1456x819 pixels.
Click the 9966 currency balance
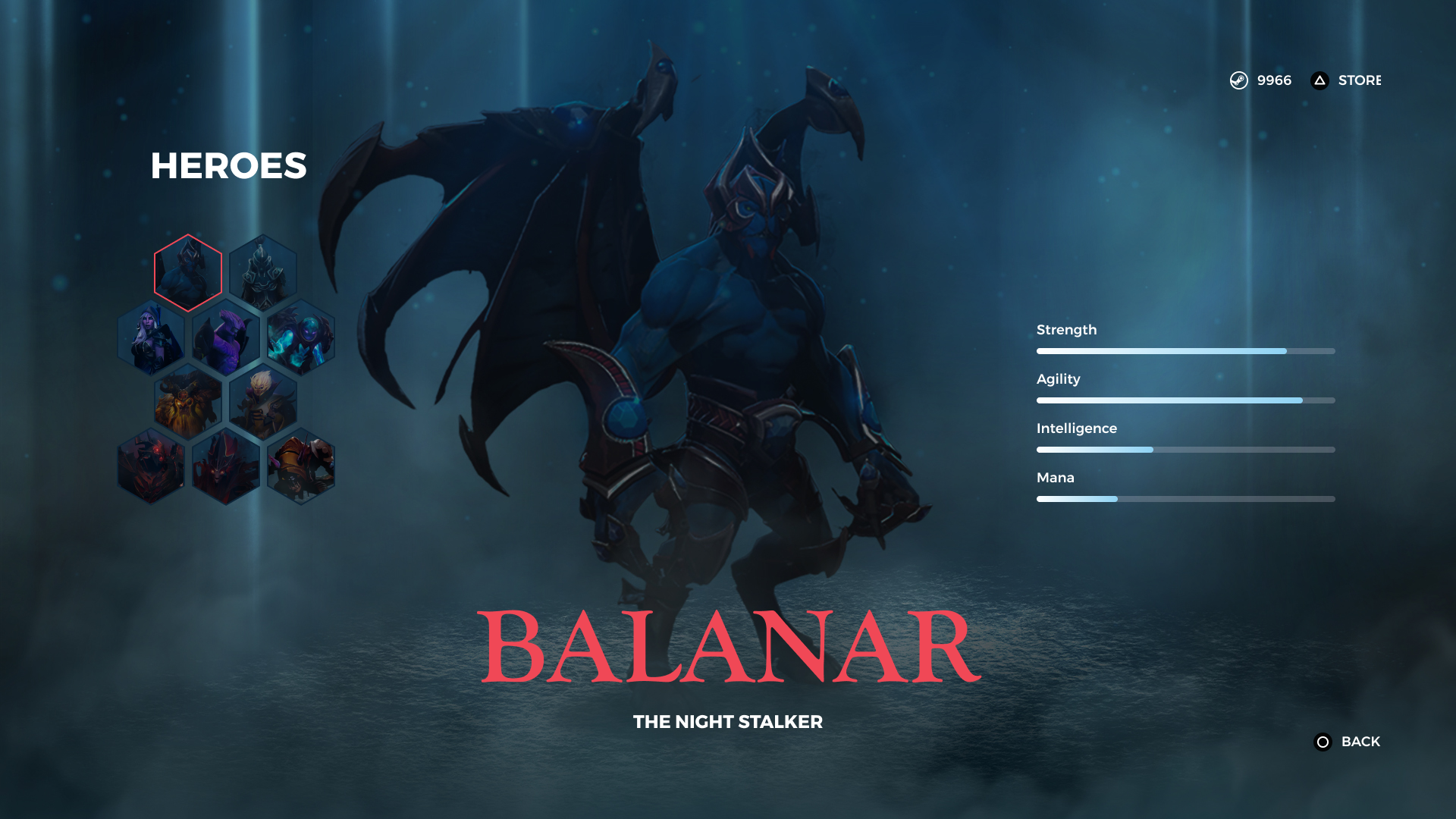pyautogui.click(x=1273, y=80)
